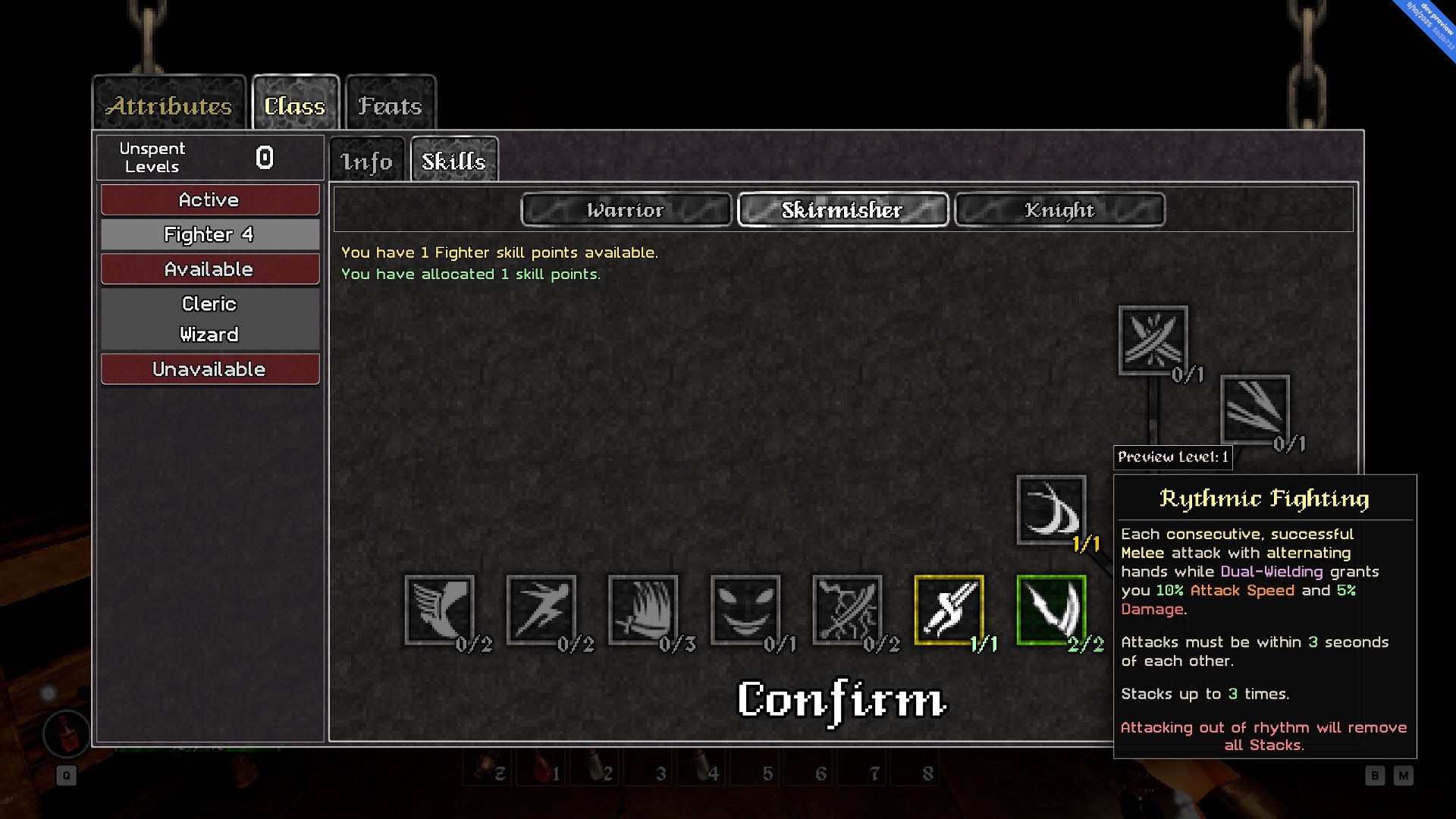Select the hand with dagger skill

643,610
